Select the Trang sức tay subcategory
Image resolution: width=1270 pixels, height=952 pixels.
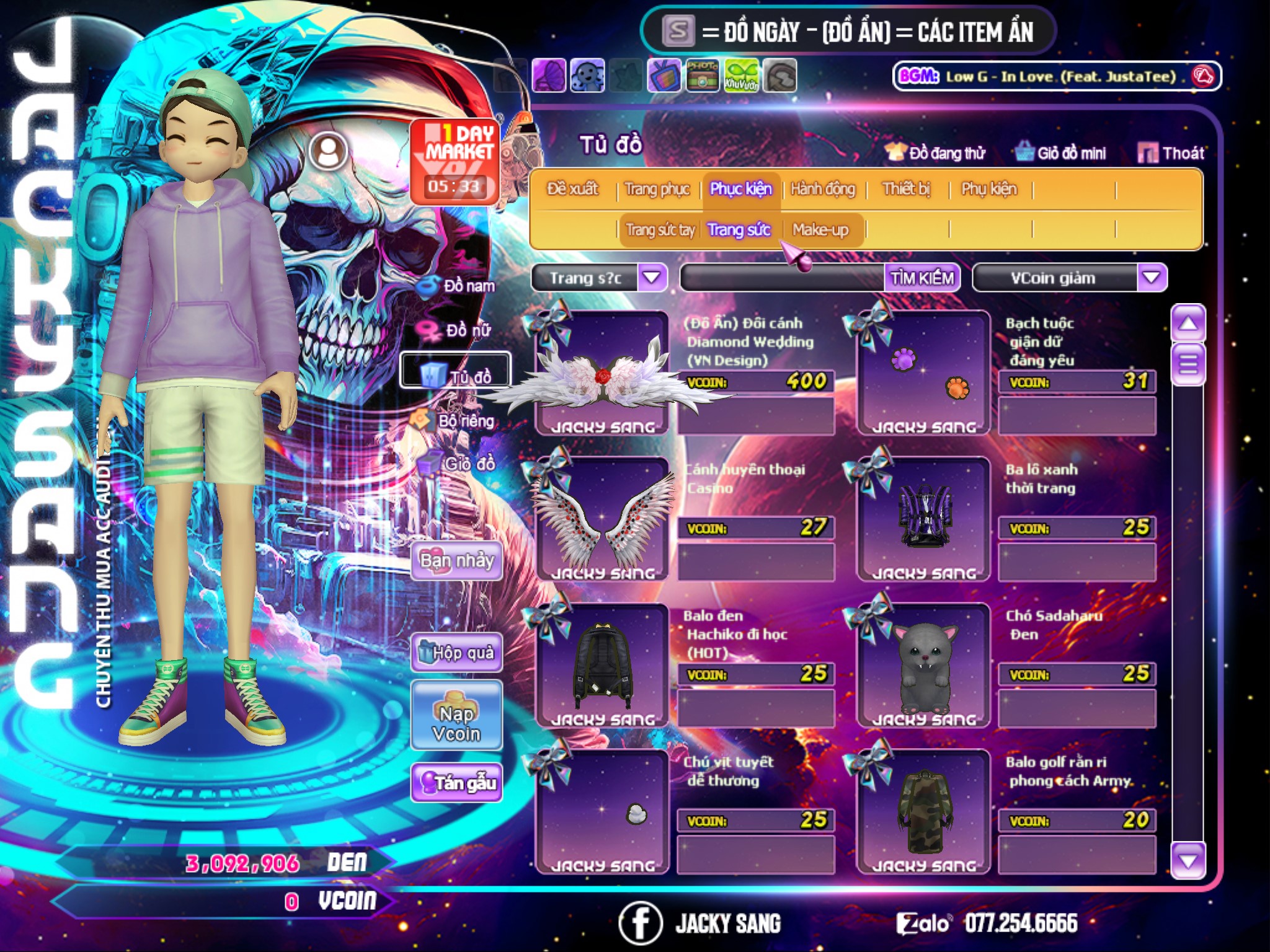point(660,230)
